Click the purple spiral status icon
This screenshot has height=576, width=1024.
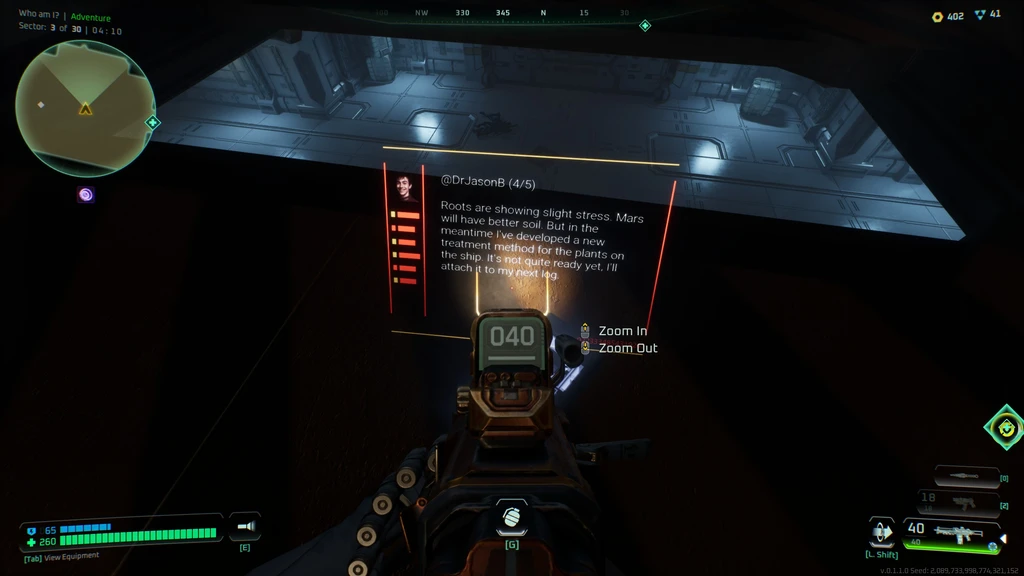86,195
